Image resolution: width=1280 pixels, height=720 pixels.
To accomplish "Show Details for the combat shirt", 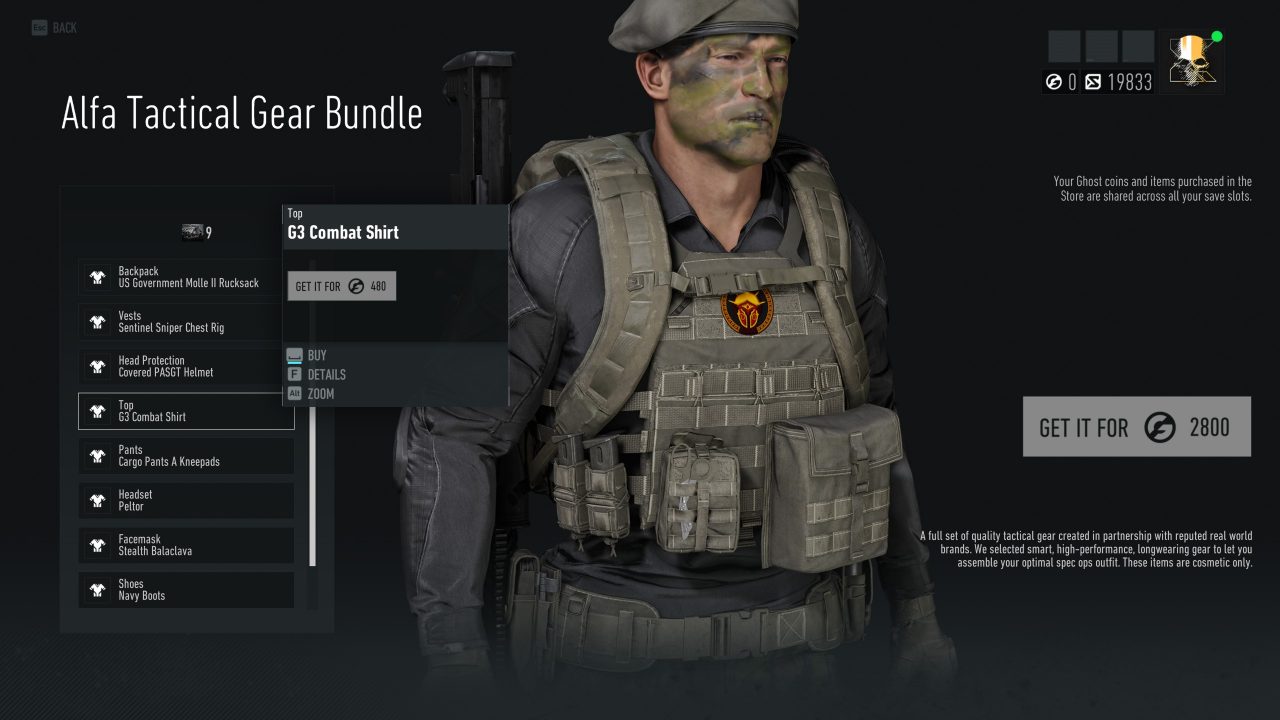I will tap(326, 374).
